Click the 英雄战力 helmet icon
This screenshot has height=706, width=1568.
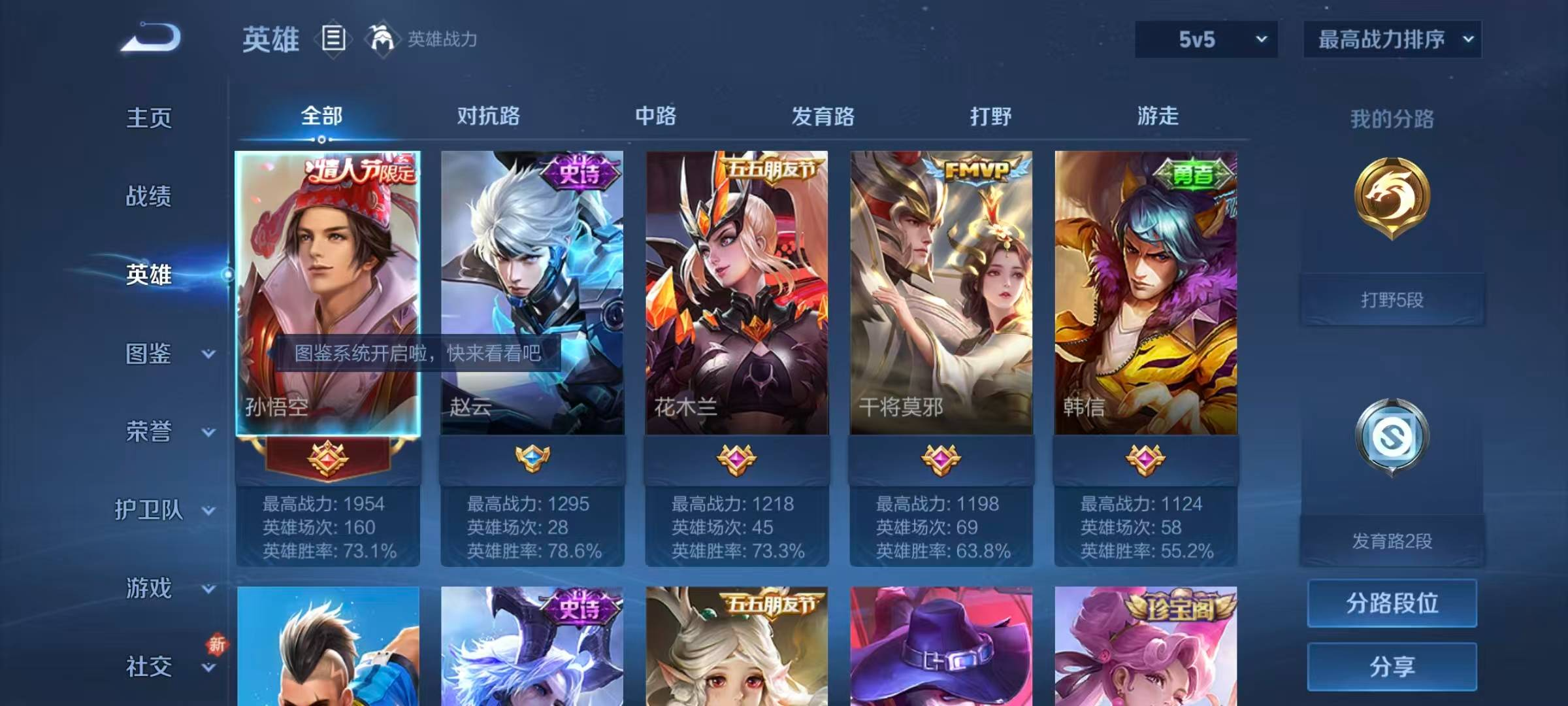[x=382, y=39]
